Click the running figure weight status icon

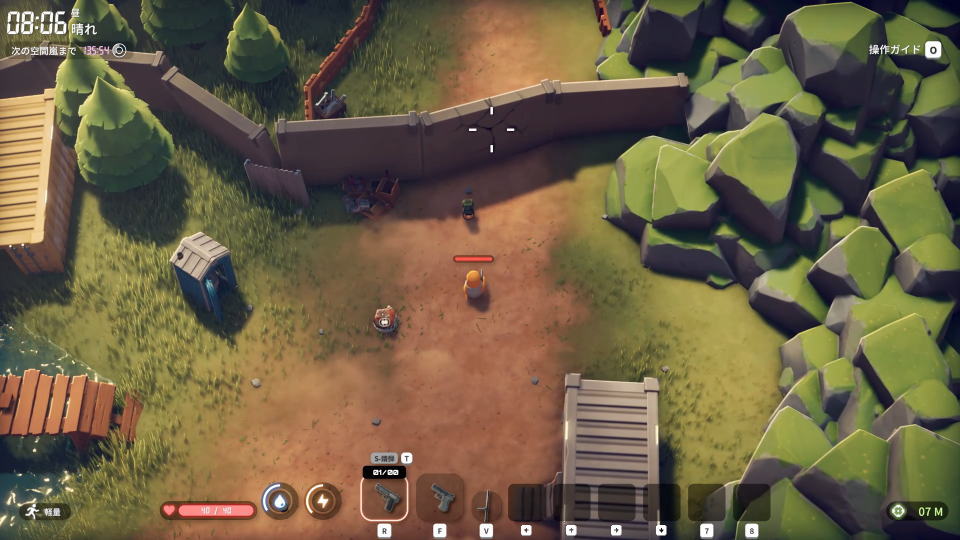pos(32,511)
